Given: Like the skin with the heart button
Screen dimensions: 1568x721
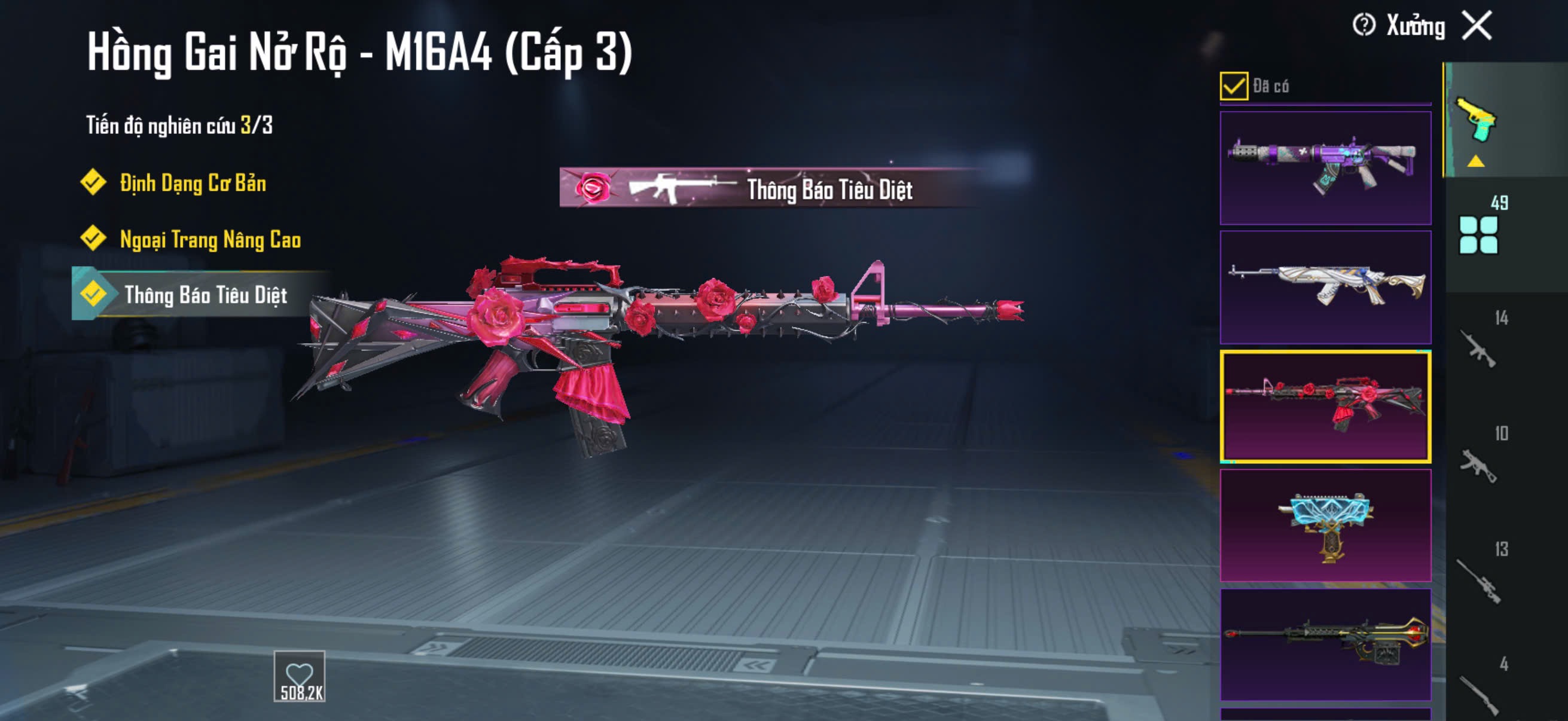Looking at the screenshot, I should point(300,677).
